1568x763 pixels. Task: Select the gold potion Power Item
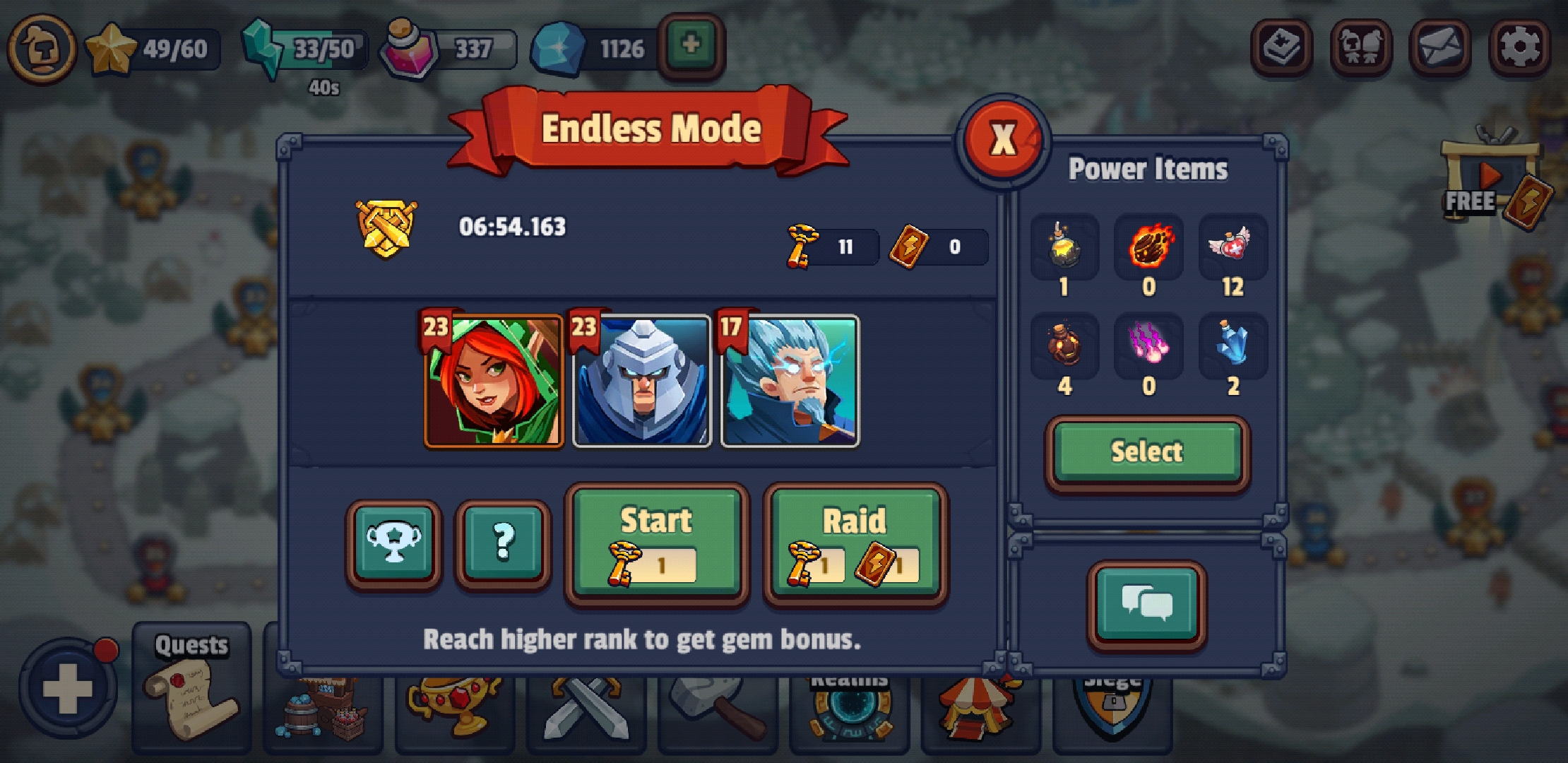point(1065,247)
